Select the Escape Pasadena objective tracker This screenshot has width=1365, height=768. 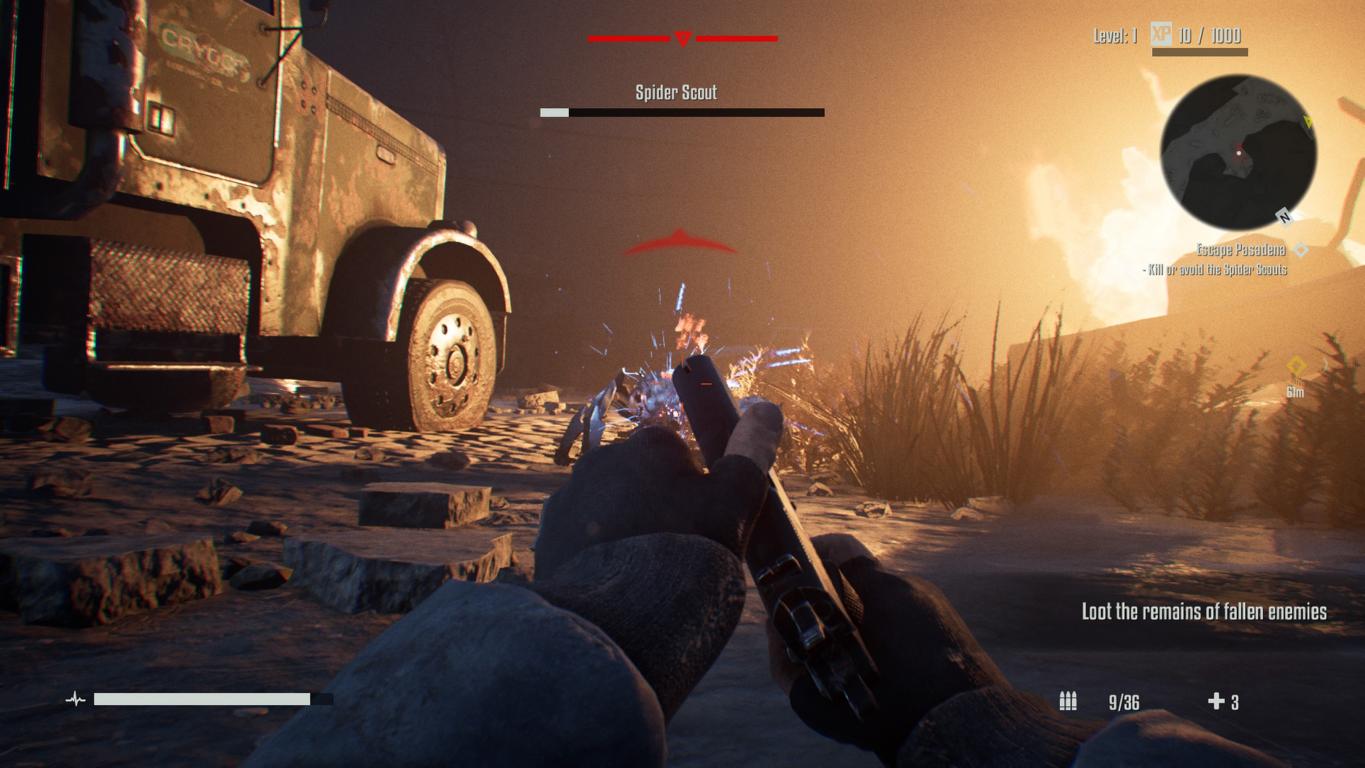click(1241, 250)
